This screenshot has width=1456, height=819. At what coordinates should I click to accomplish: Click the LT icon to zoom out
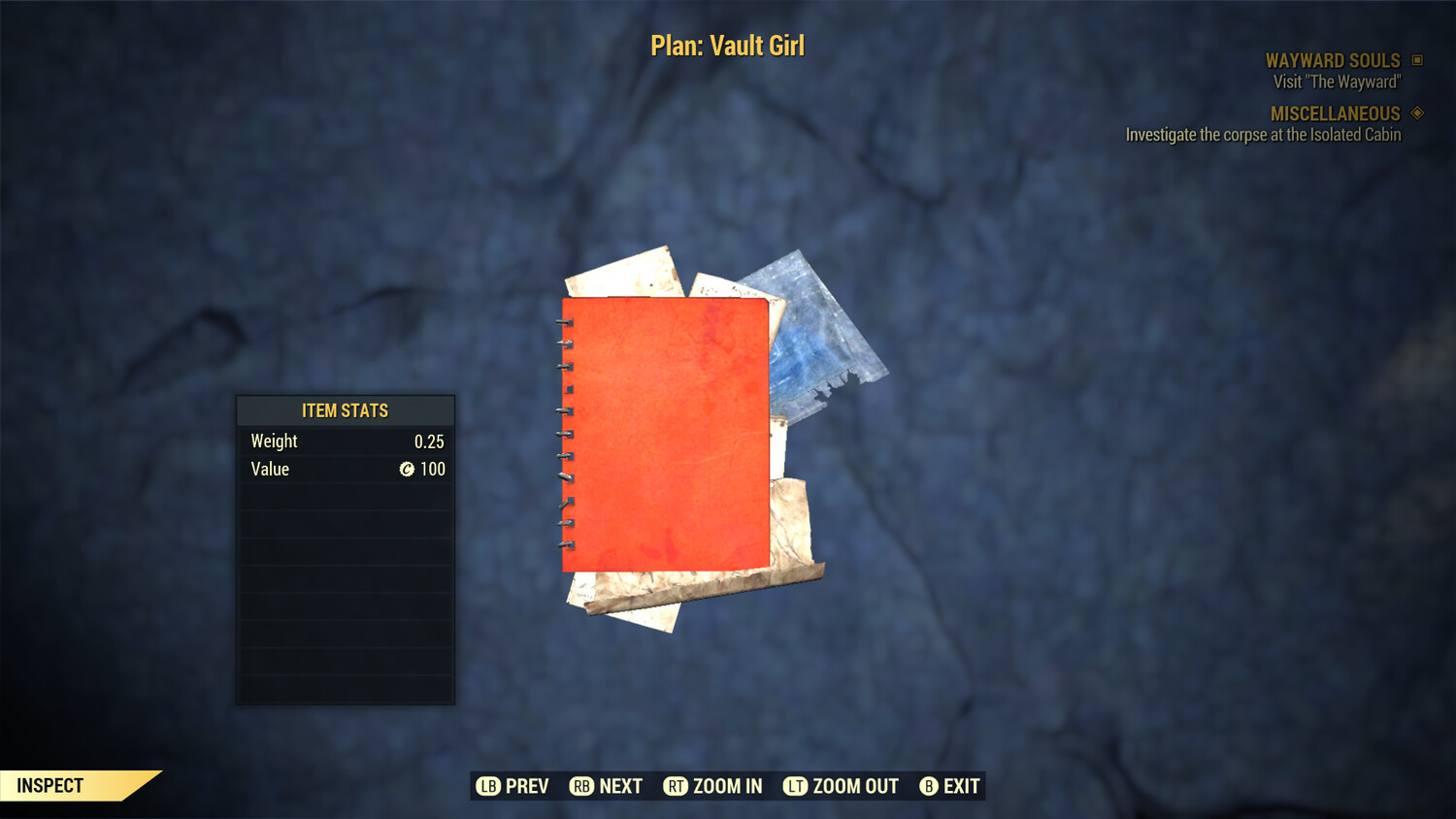pyautogui.click(x=794, y=787)
